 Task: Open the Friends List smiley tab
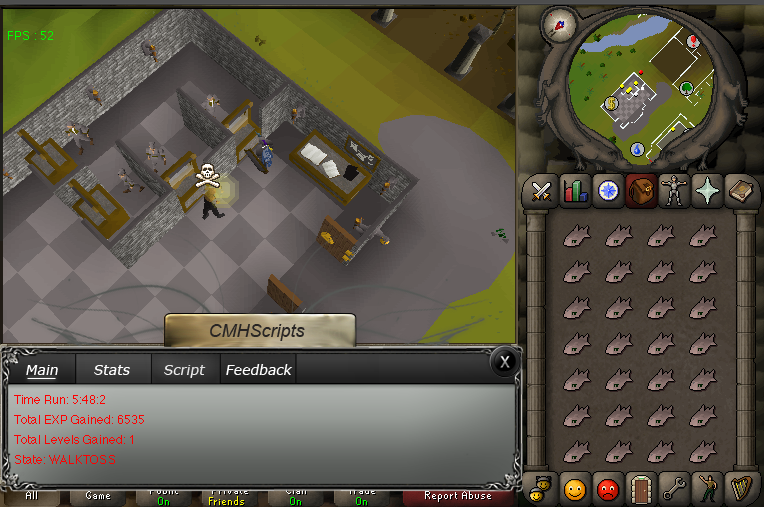pos(575,489)
